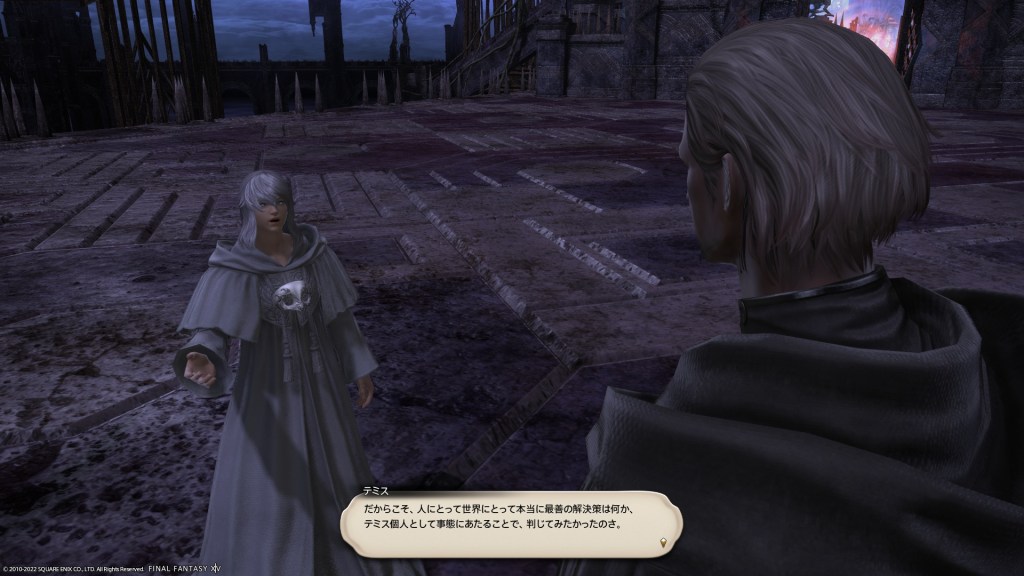Click the dialogue continue marker icon

pos(664,544)
